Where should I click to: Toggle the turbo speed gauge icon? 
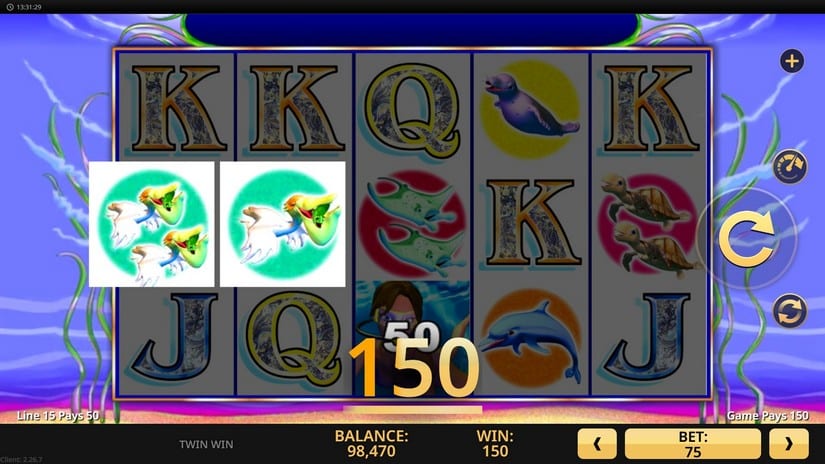pos(791,166)
